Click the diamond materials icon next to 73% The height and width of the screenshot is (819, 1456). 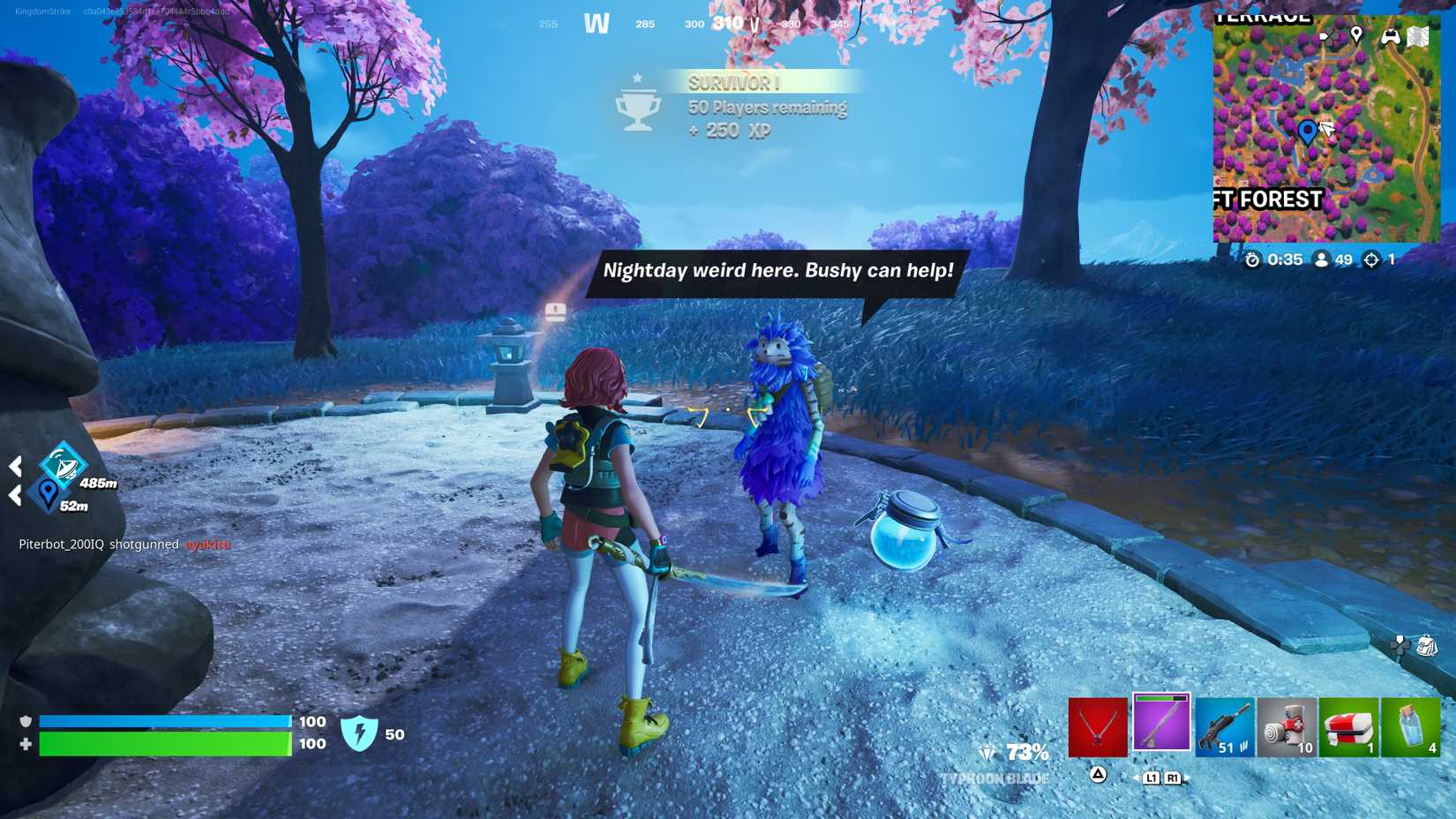click(987, 752)
